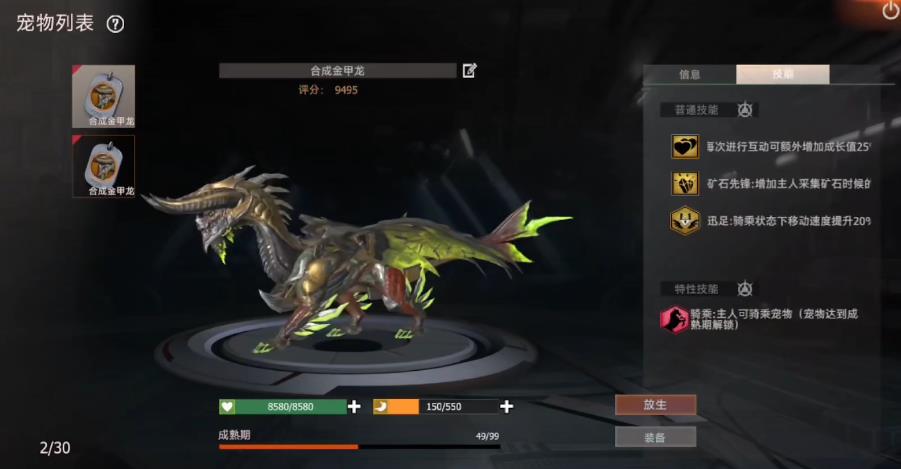This screenshot has width=901, height=469.
Task: Release the pet with 放生
Action: 655,405
